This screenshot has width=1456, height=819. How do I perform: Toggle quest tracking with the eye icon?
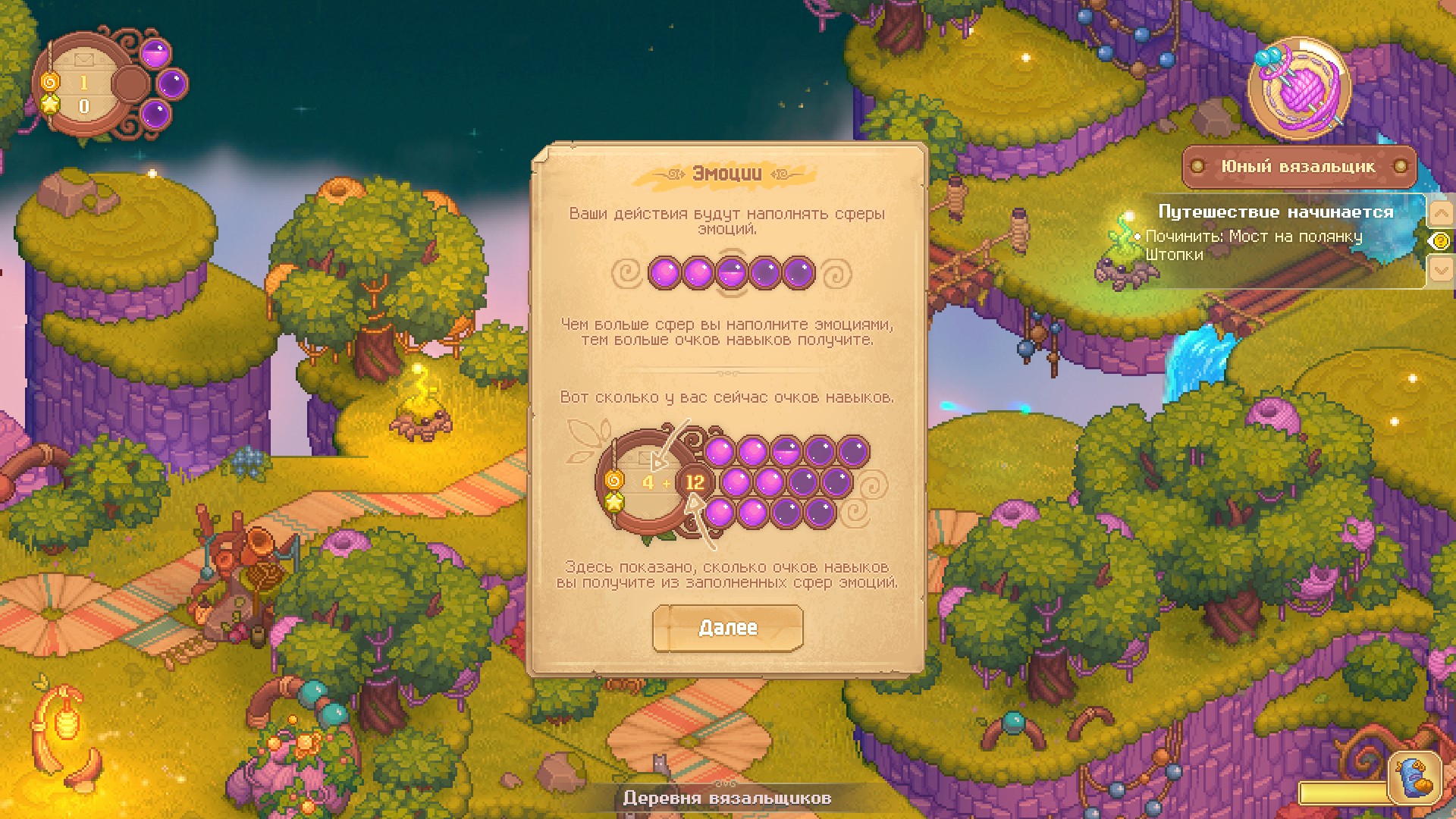(x=1439, y=241)
